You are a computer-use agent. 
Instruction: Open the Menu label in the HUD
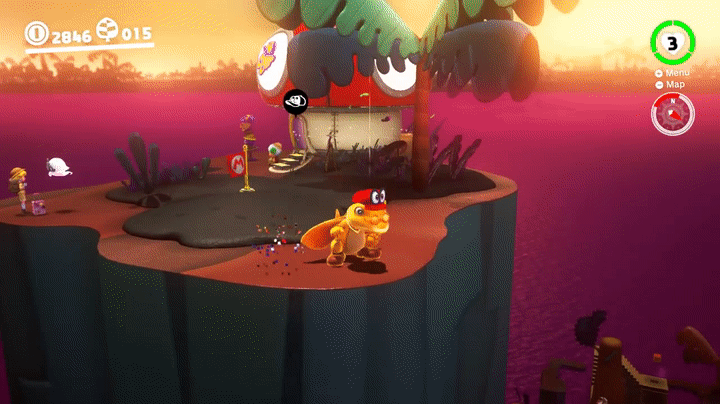(674, 73)
